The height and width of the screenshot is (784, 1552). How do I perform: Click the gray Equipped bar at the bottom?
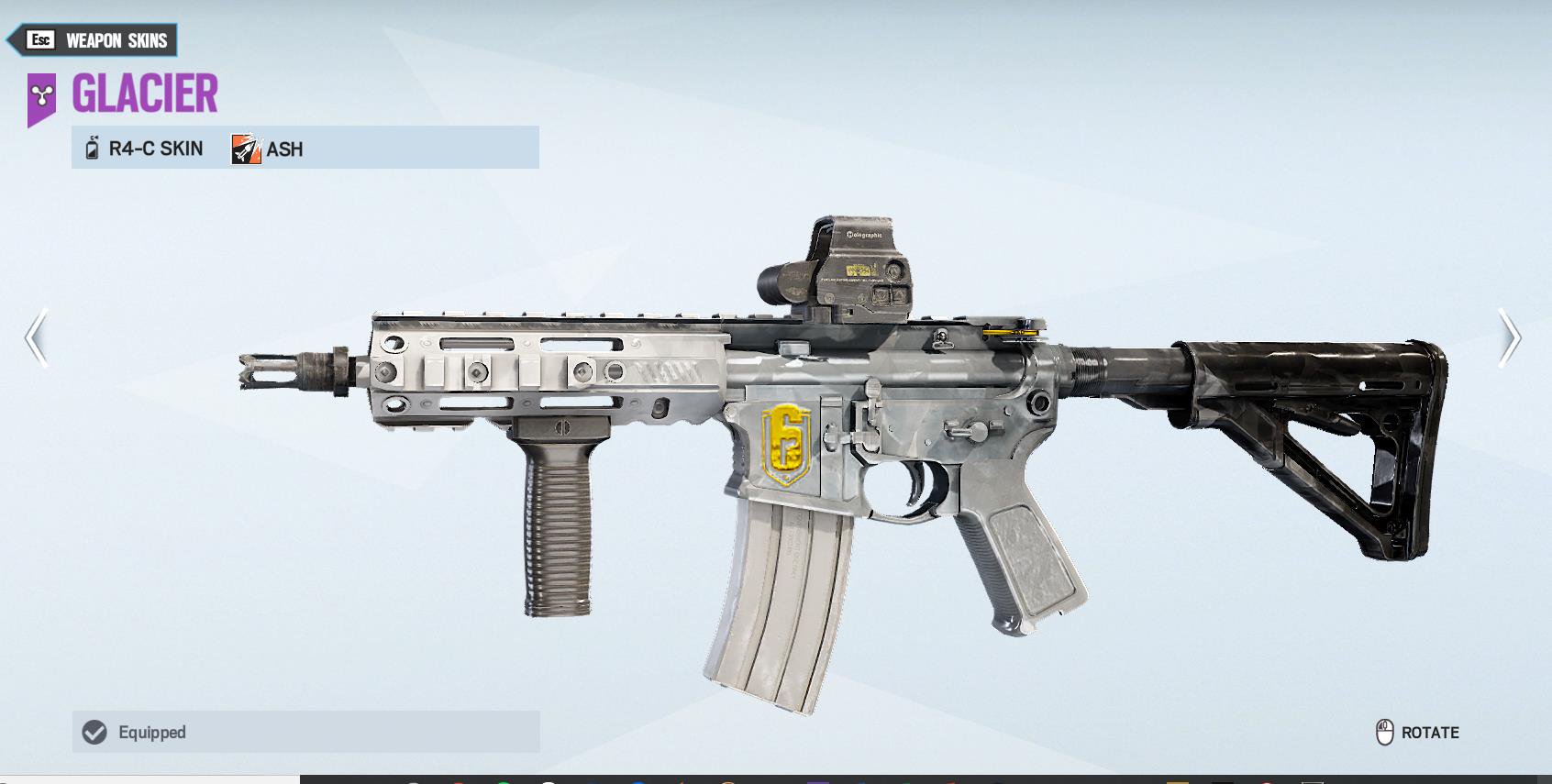305,732
